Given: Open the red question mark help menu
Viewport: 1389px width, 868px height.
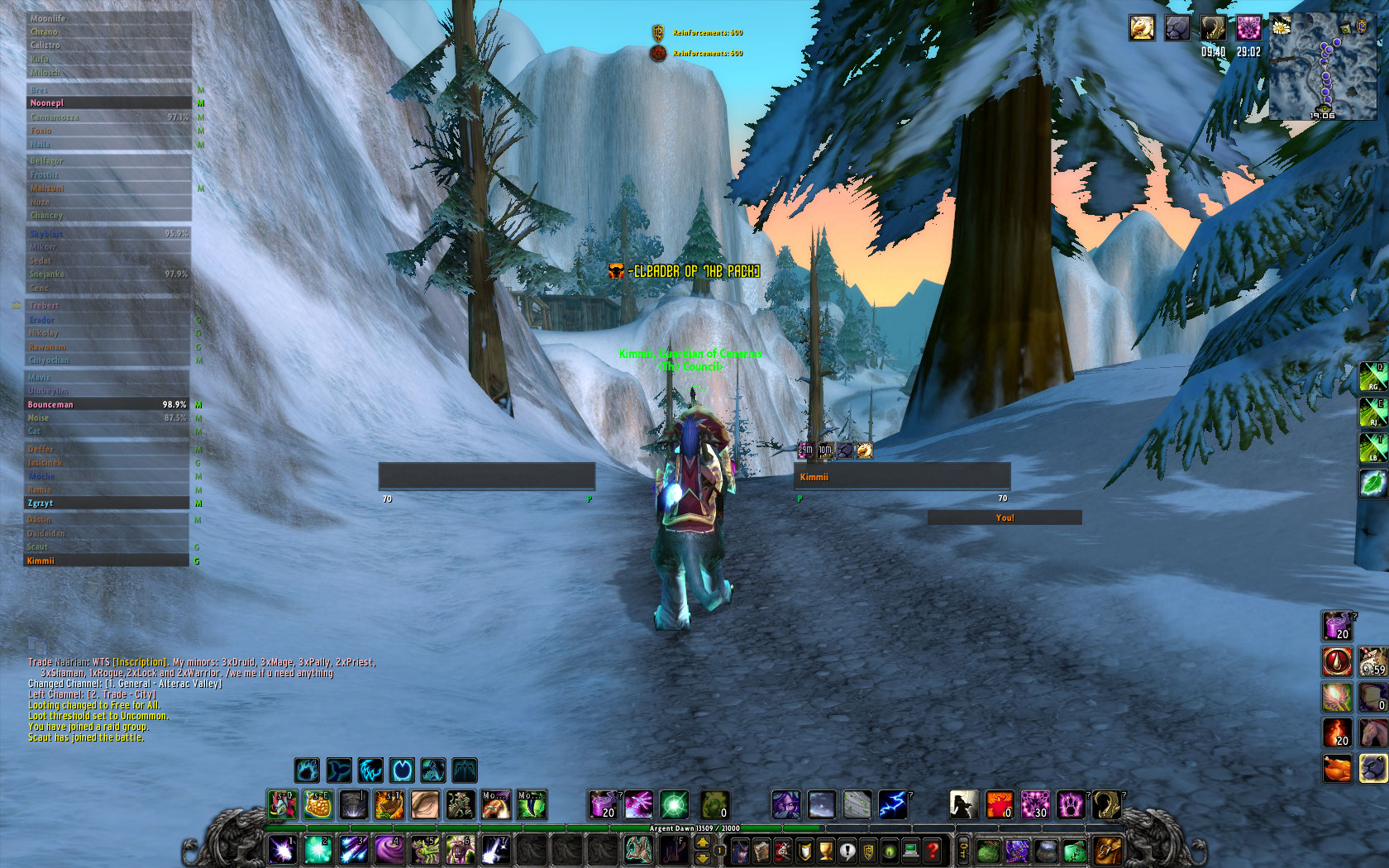Looking at the screenshot, I should click(933, 850).
